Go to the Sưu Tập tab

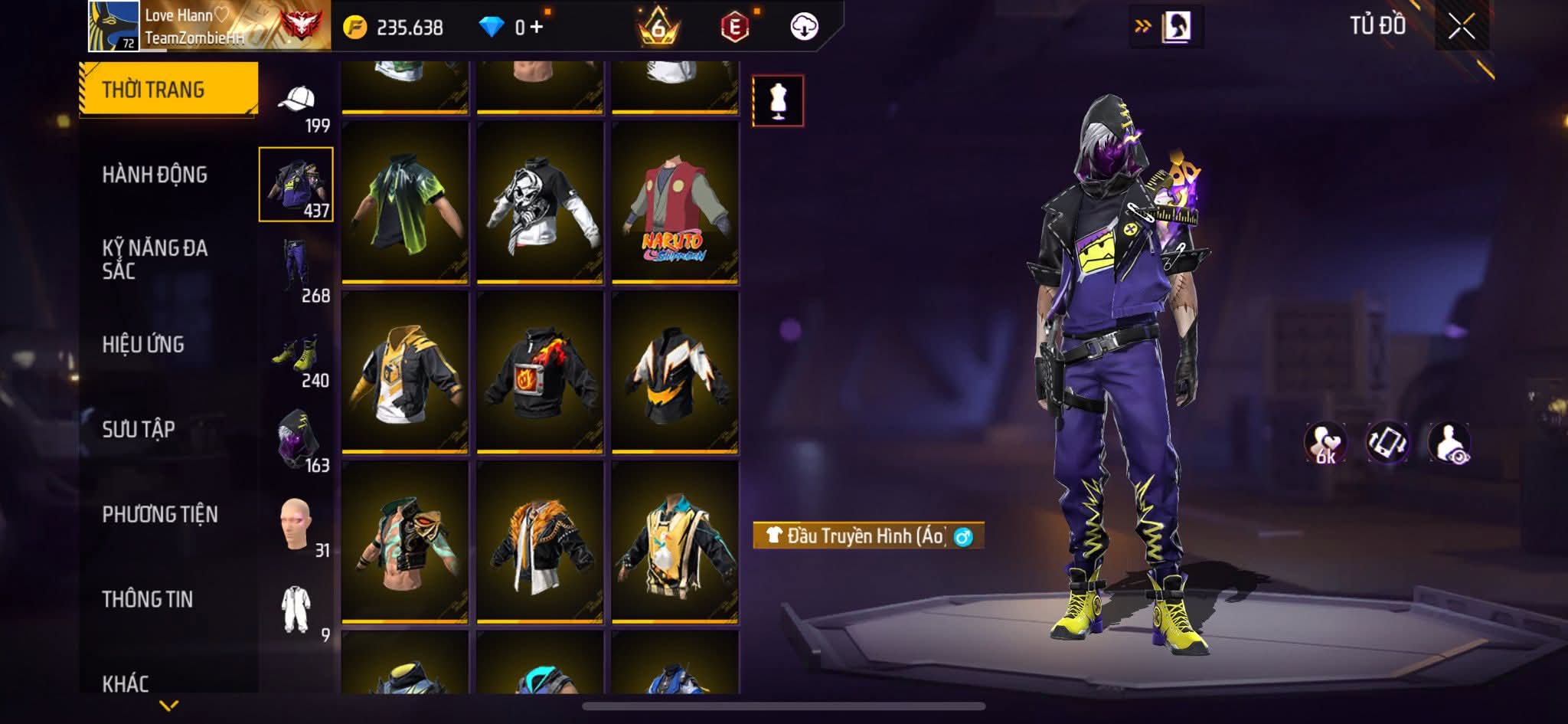[139, 429]
